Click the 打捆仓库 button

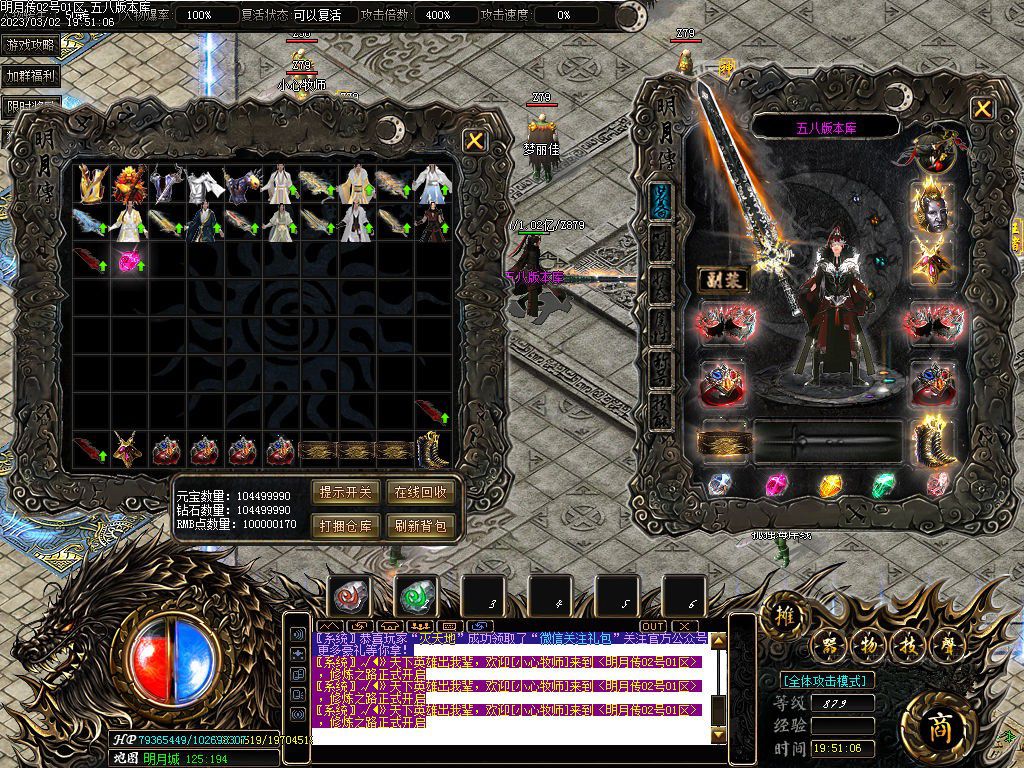[x=345, y=525]
